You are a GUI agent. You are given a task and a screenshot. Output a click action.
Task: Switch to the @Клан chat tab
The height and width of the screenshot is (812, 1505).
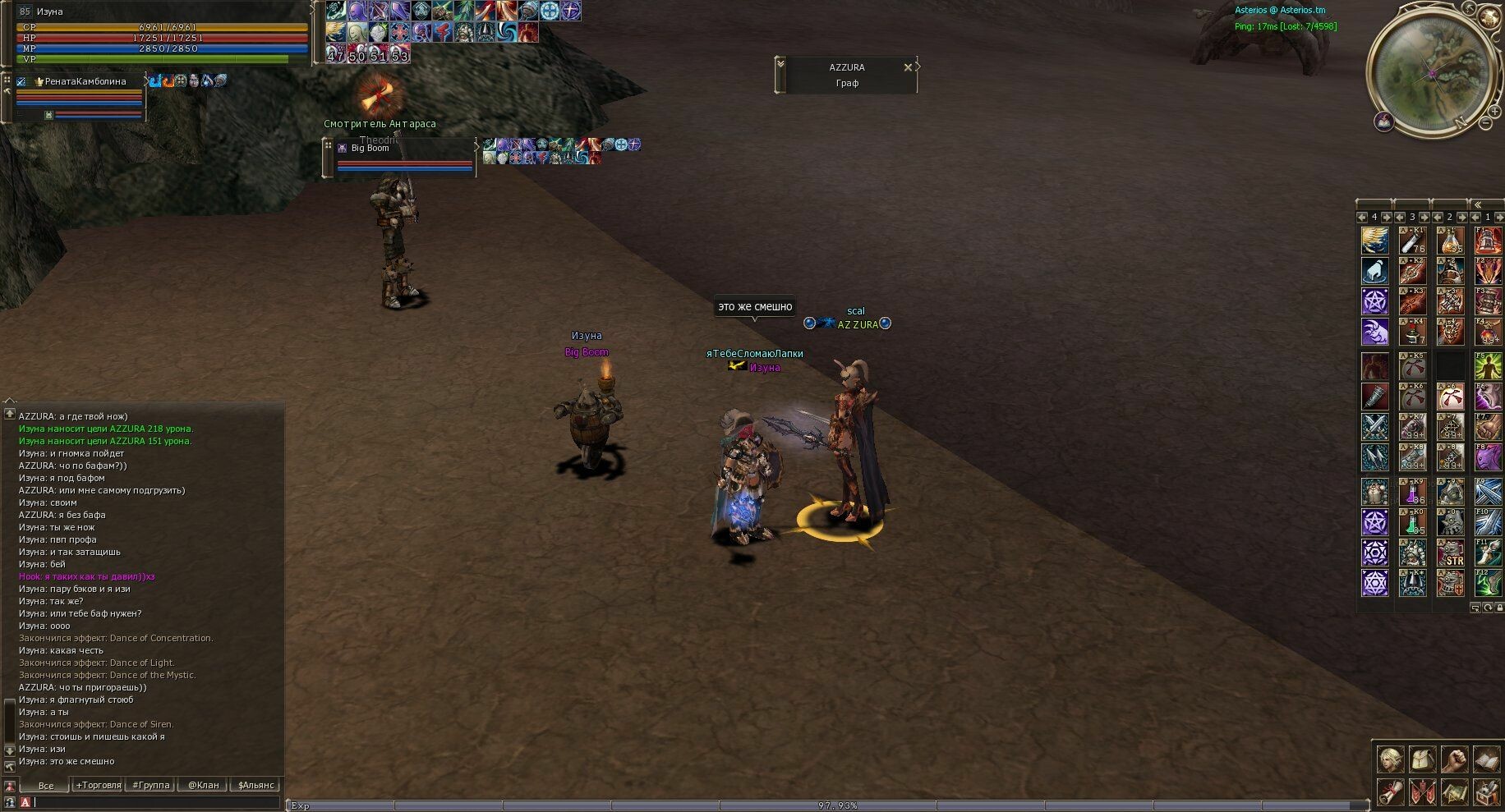[x=203, y=785]
